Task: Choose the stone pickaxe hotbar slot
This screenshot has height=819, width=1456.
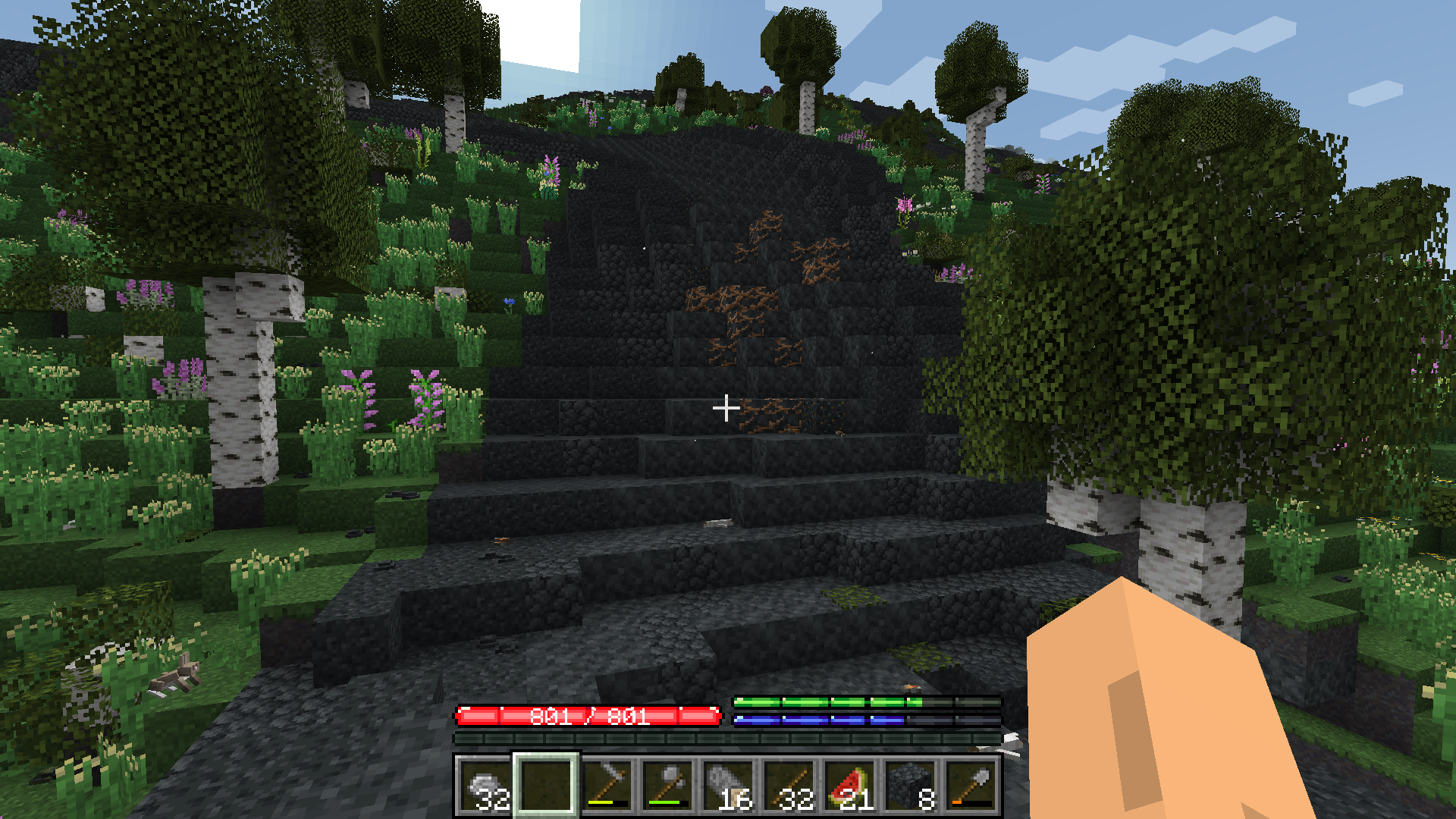Action: pyautogui.click(x=607, y=785)
